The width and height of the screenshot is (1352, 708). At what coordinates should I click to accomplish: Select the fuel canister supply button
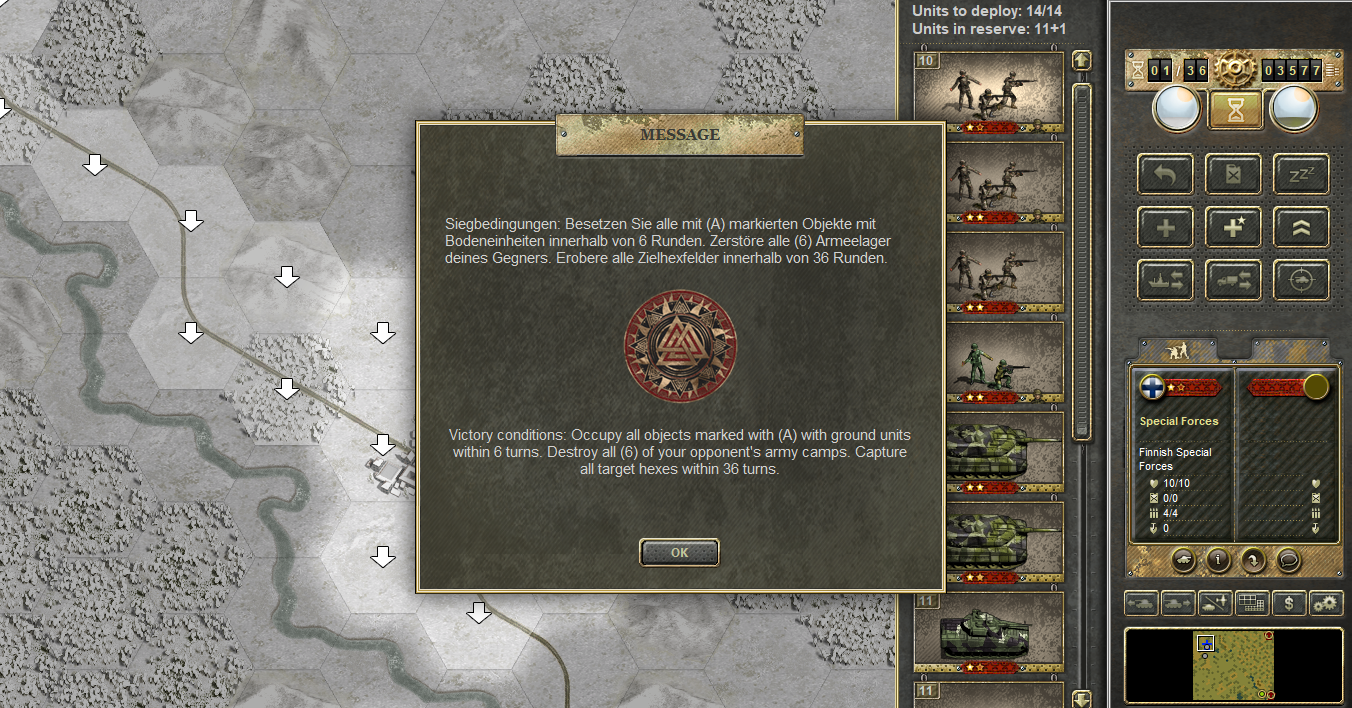pos(1233,174)
